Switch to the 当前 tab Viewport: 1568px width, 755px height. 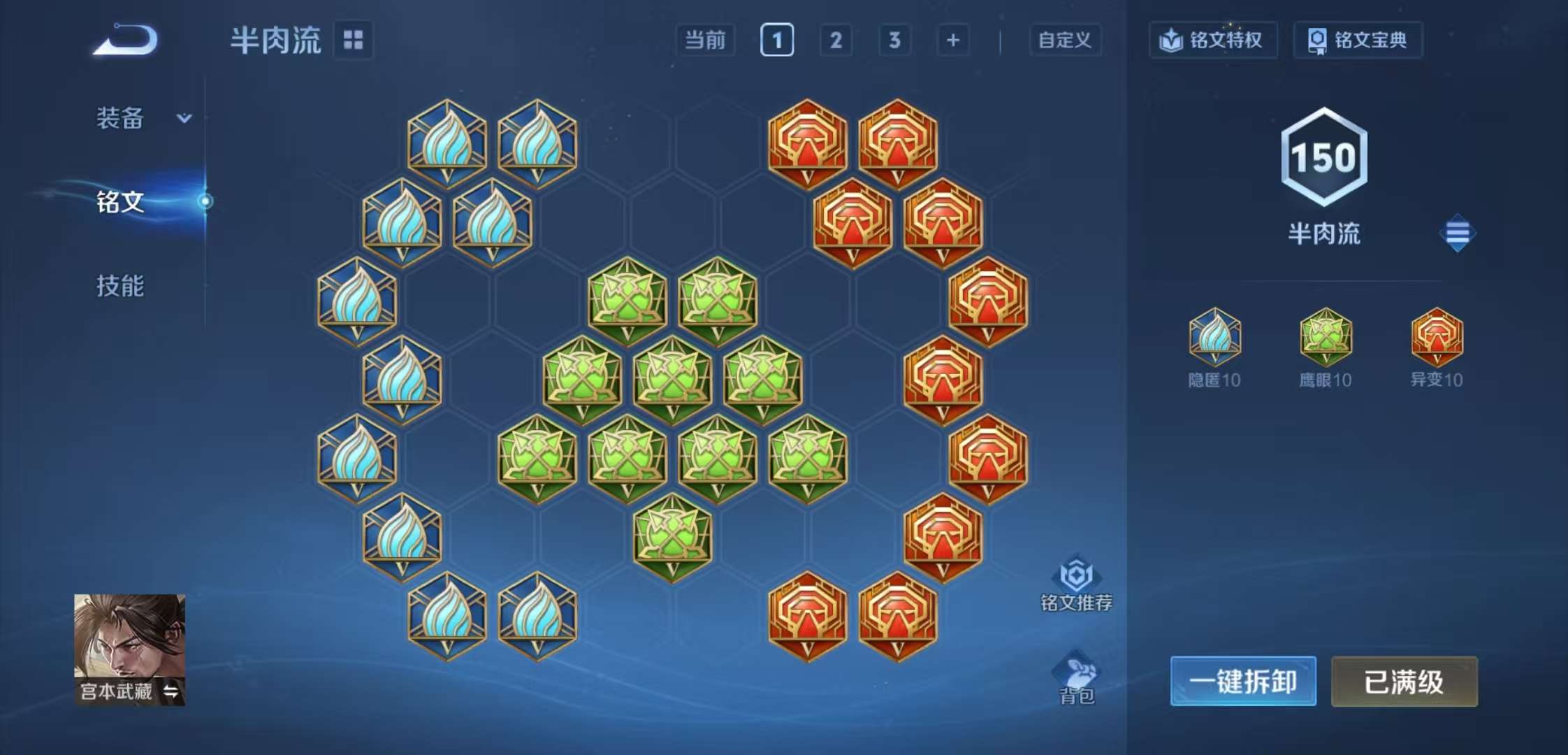(x=706, y=41)
